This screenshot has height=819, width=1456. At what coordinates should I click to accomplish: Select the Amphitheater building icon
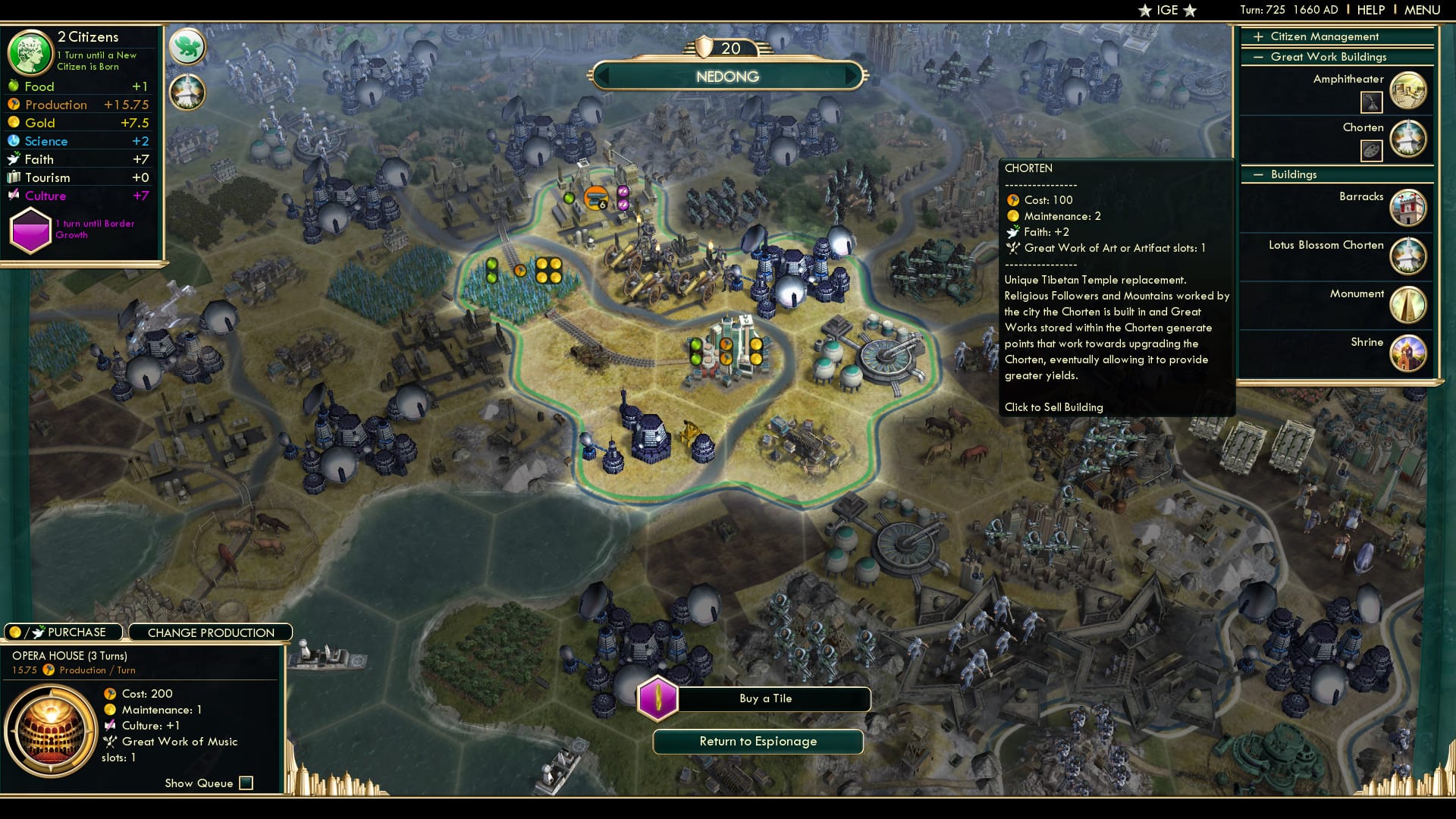tap(1408, 90)
